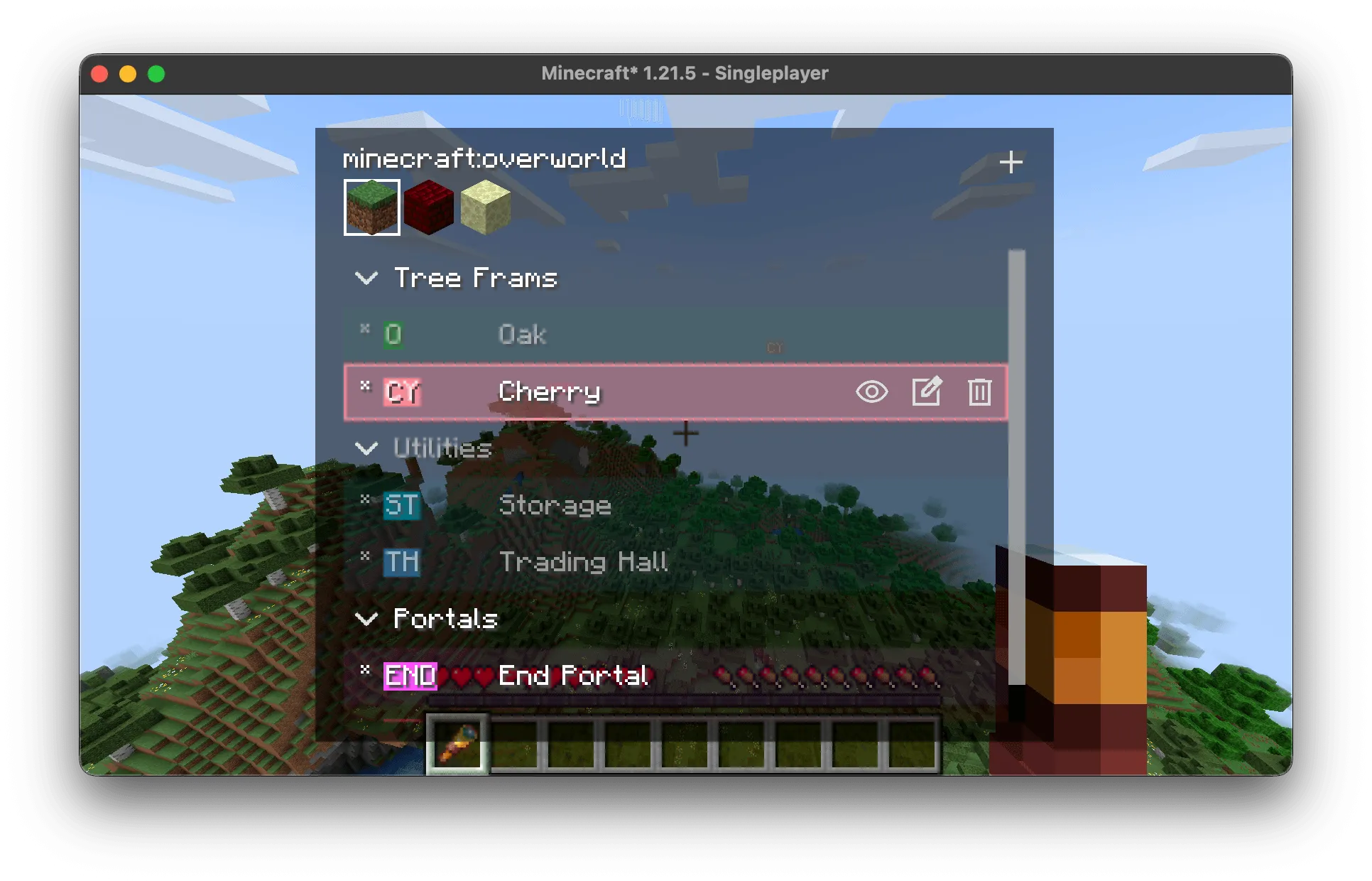Image resolution: width=1372 pixels, height=881 pixels.
Task: Click the CY waypoint badge next to Cherry
Action: pos(401,392)
